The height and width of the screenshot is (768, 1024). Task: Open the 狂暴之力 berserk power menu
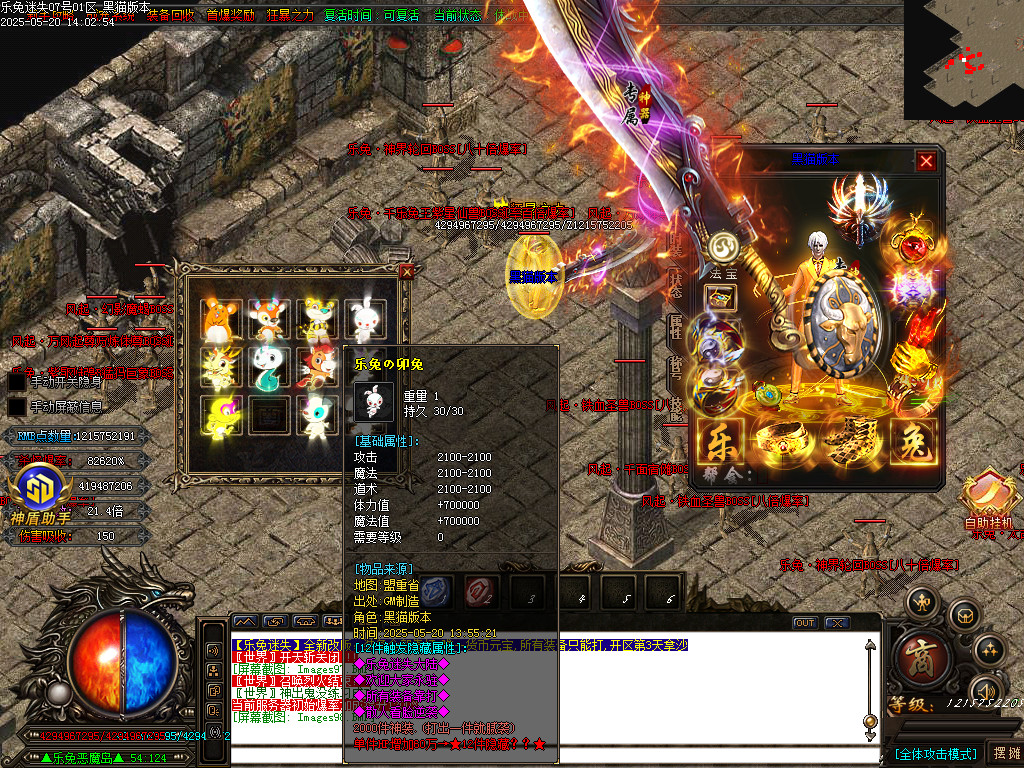(x=289, y=15)
